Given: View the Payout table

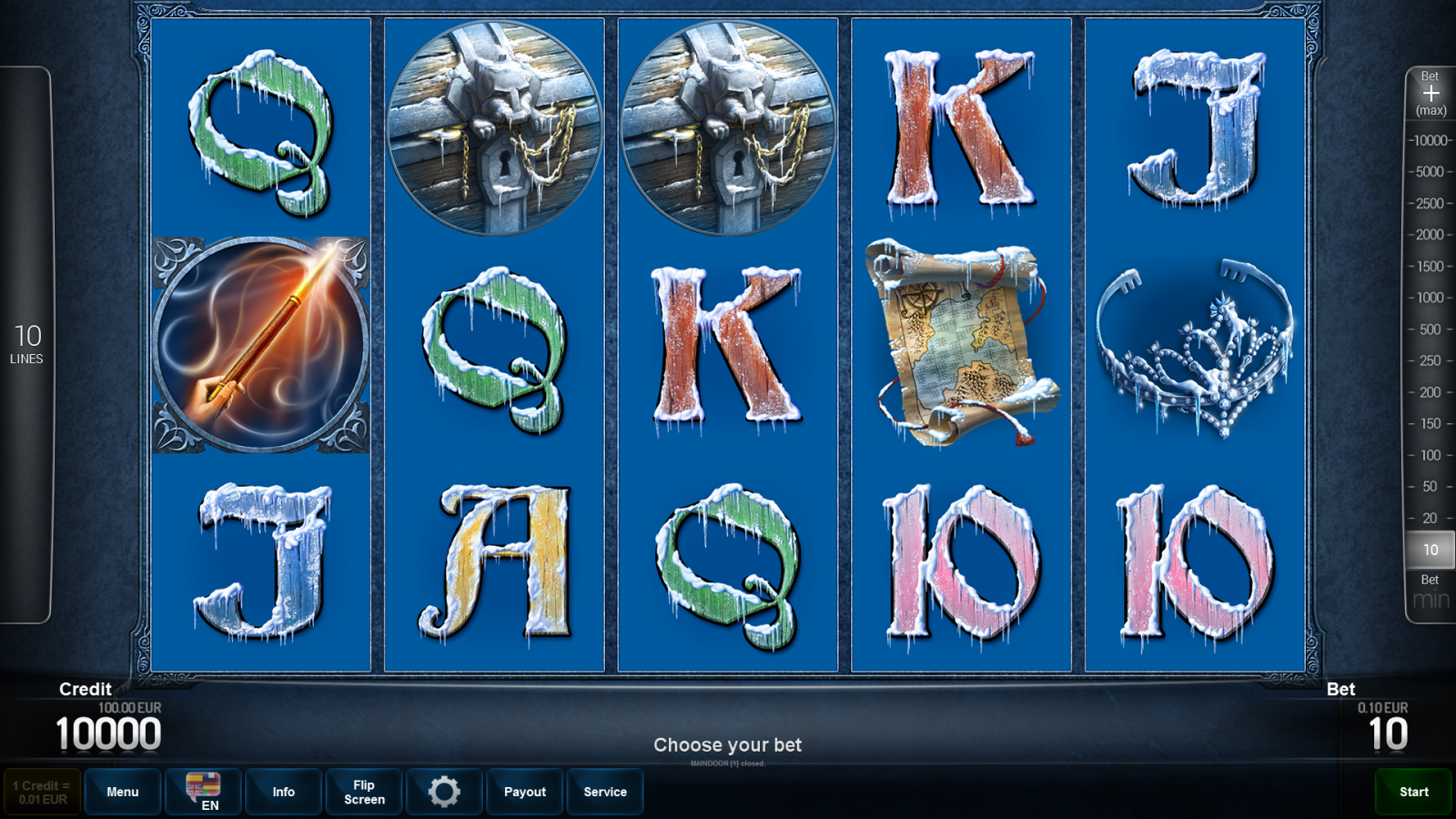Looking at the screenshot, I should 524,792.
